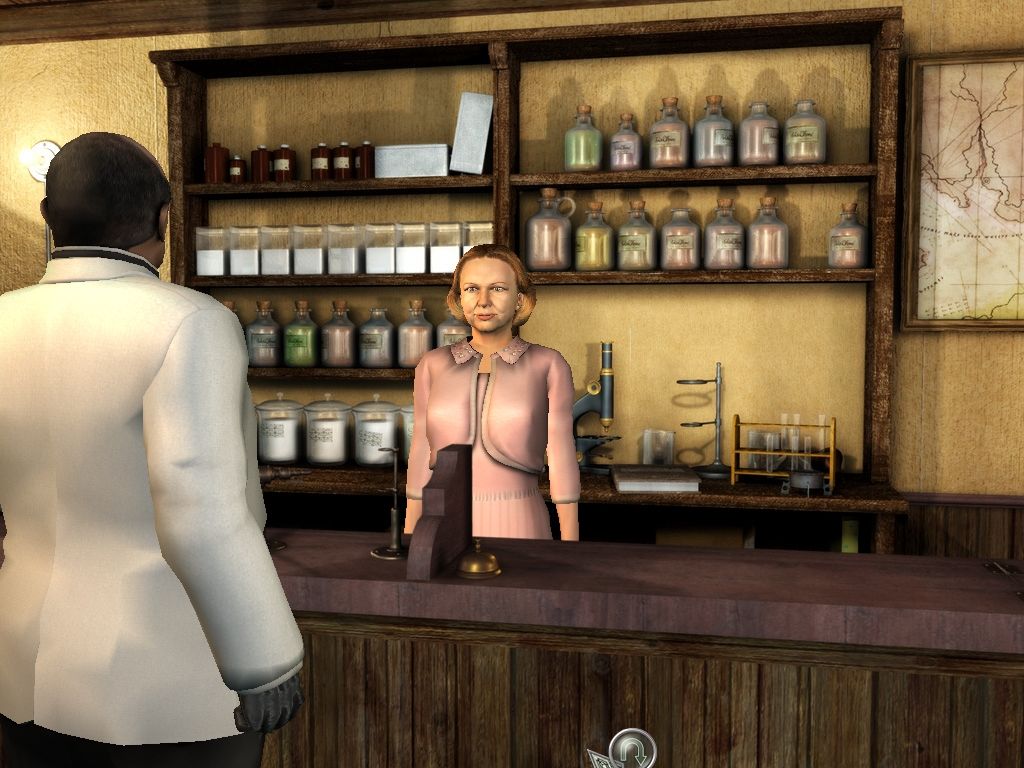Click the U-turn back arrow icon
The height and width of the screenshot is (768, 1024).
coord(633,750)
